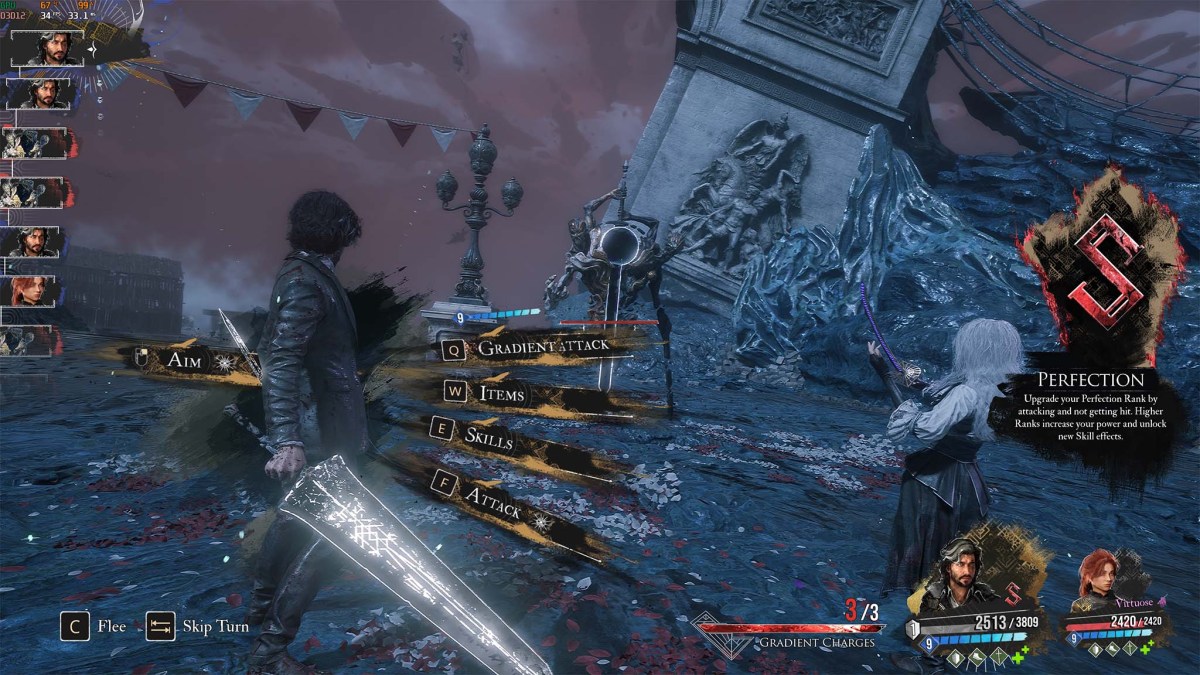Select the basic Attack command
Screen dimensions: 1200x675
493,495
